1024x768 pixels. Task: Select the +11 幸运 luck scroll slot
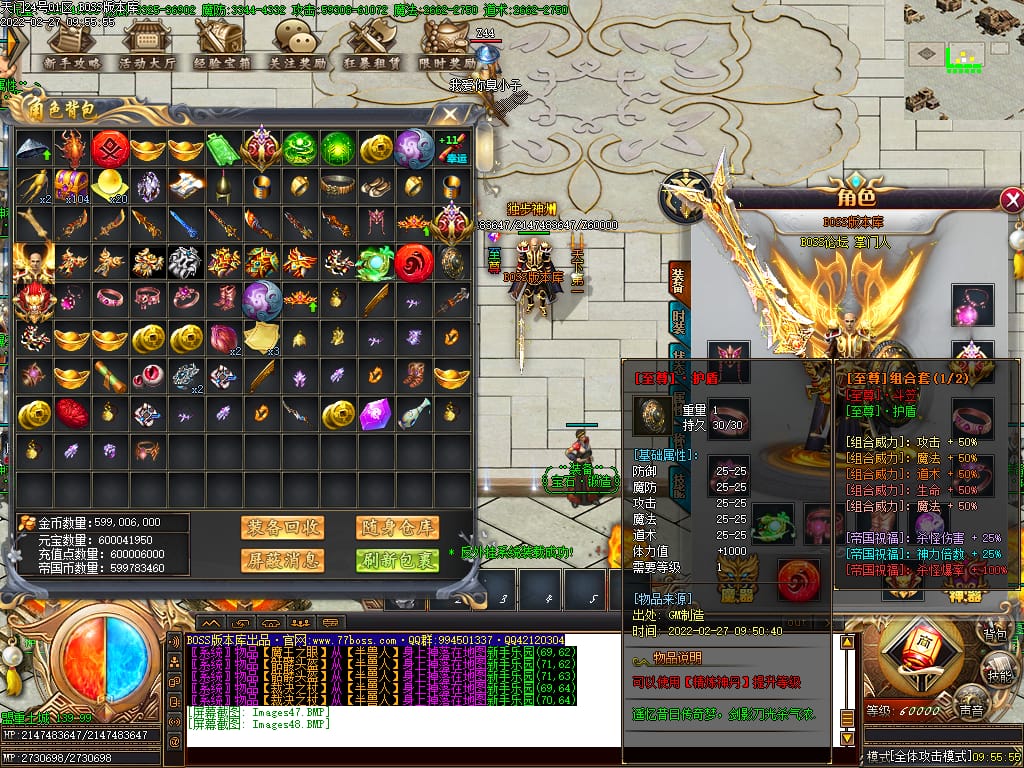pos(452,149)
